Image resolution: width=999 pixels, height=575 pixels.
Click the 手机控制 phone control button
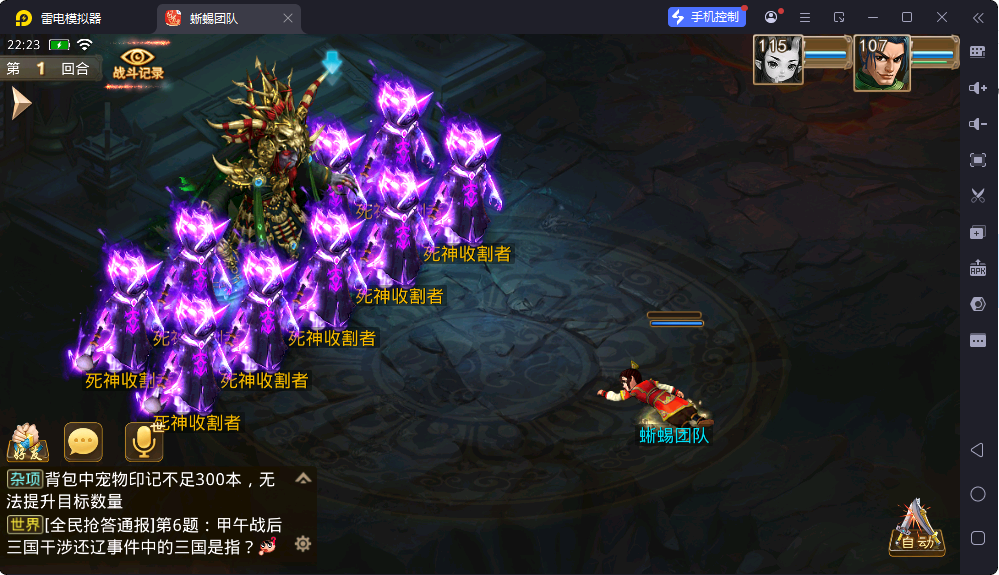pos(706,17)
